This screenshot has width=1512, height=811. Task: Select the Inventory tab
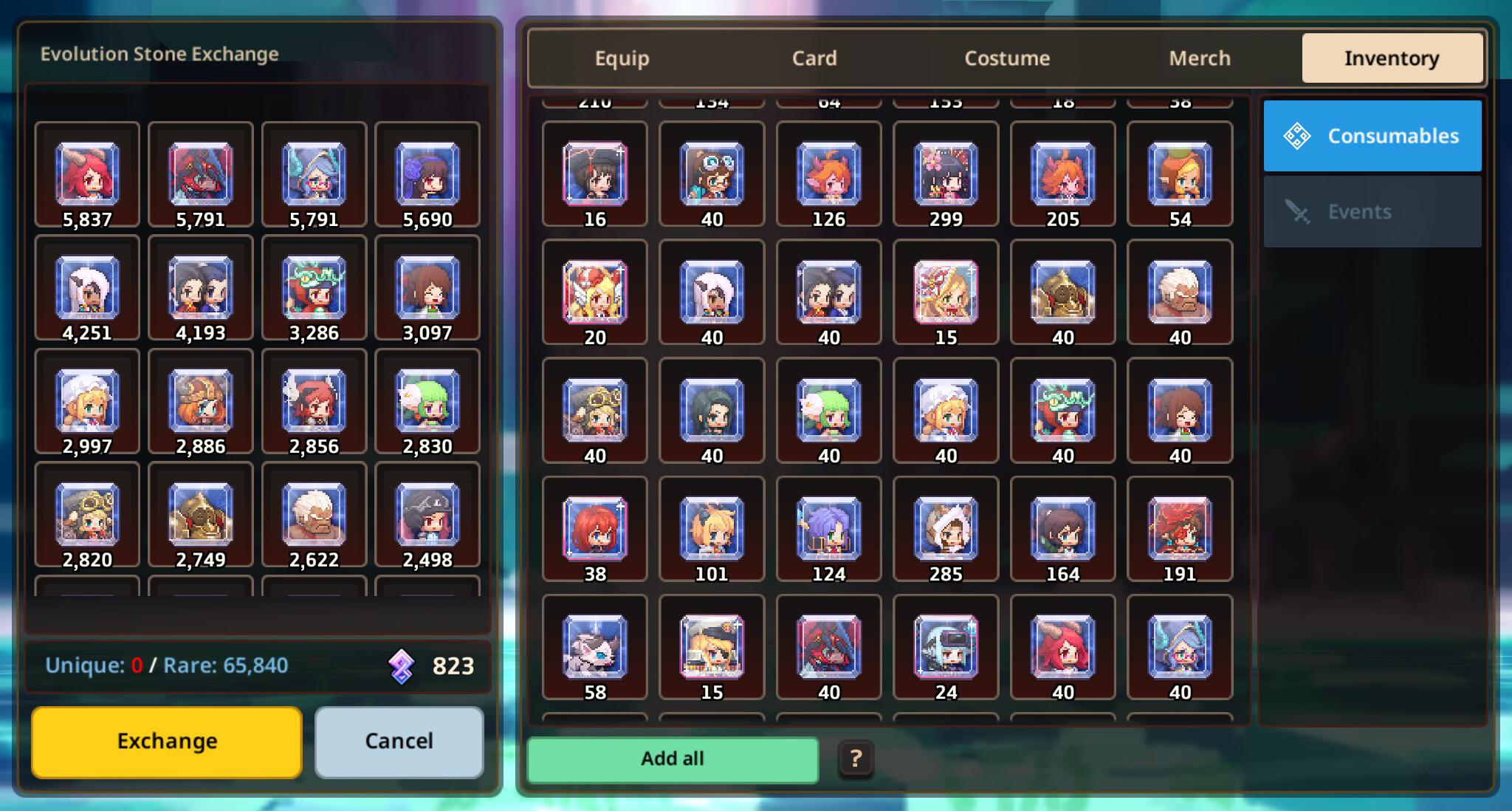pyautogui.click(x=1392, y=58)
